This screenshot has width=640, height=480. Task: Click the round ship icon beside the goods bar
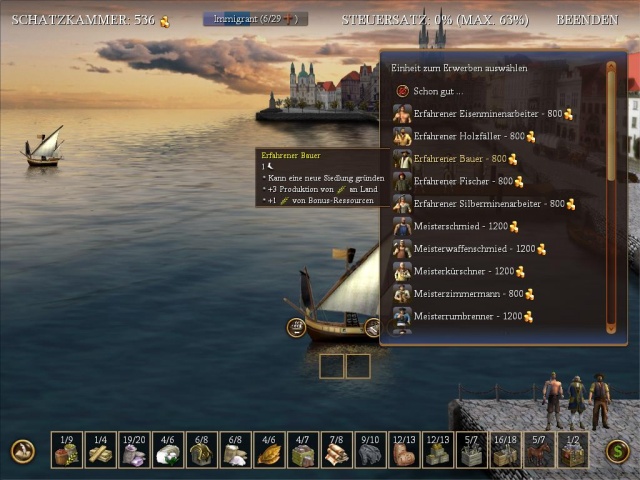point(23,451)
